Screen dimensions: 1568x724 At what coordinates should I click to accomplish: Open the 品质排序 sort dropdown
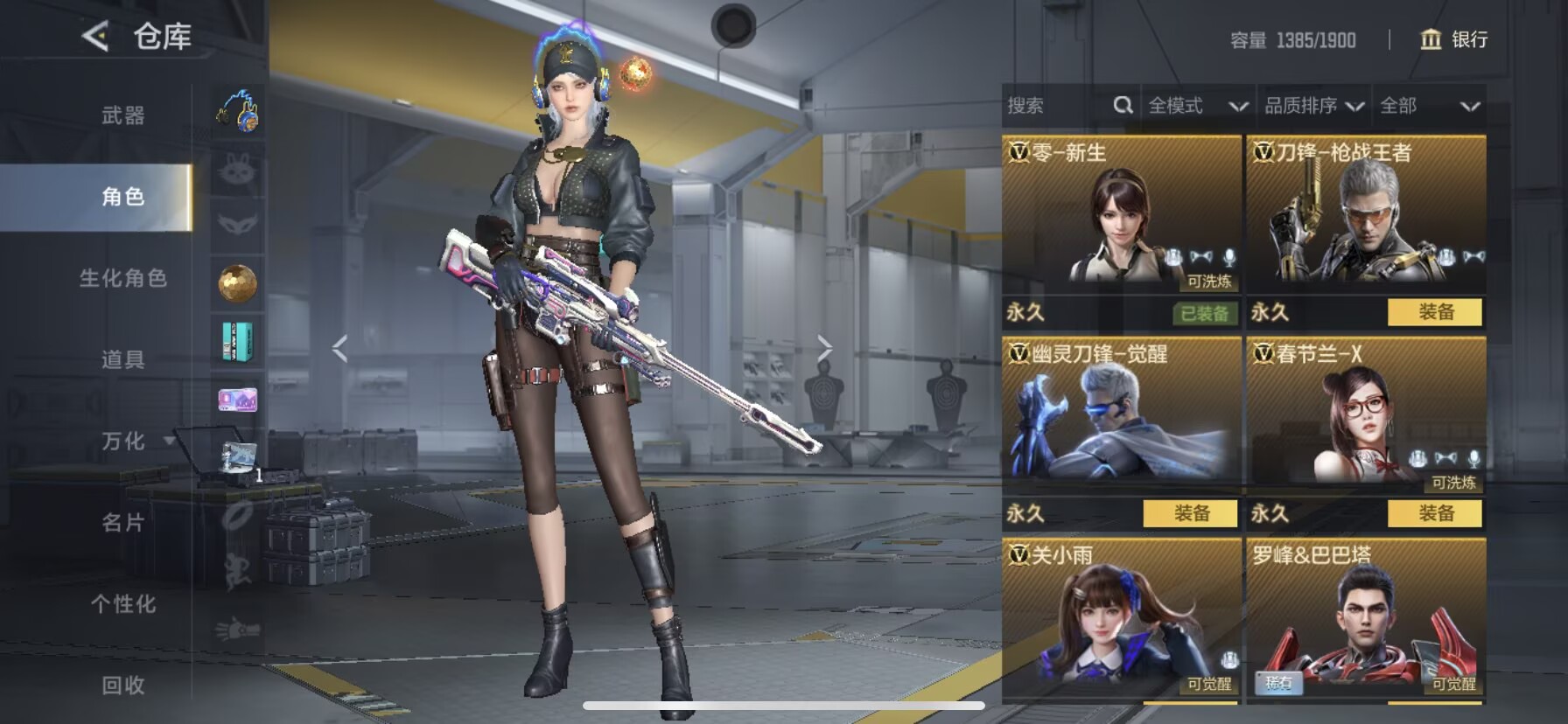click(1313, 106)
